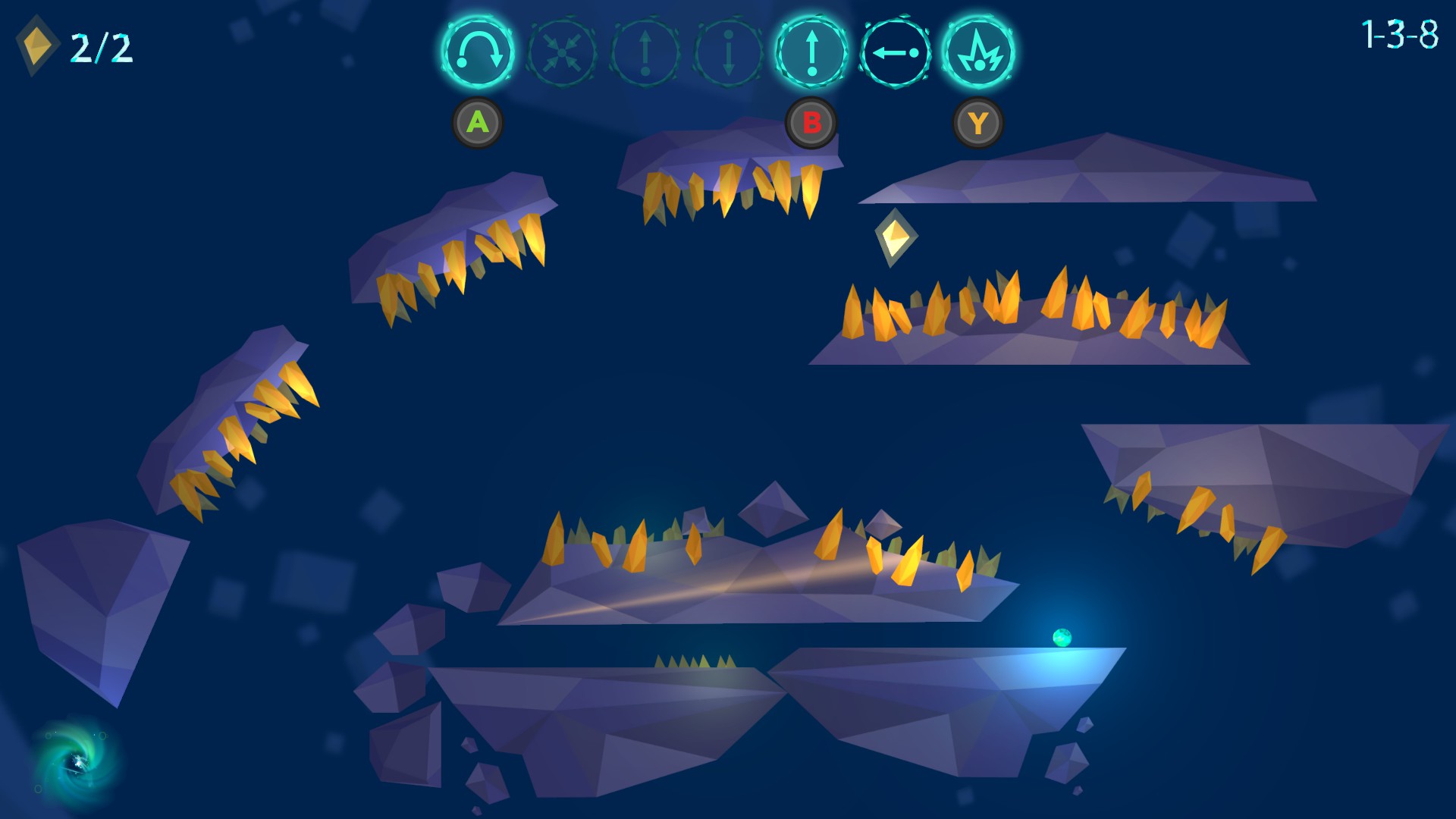The width and height of the screenshot is (1456, 819).
Task: Select the leftward dash ability icon
Action: tap(895, 53)
